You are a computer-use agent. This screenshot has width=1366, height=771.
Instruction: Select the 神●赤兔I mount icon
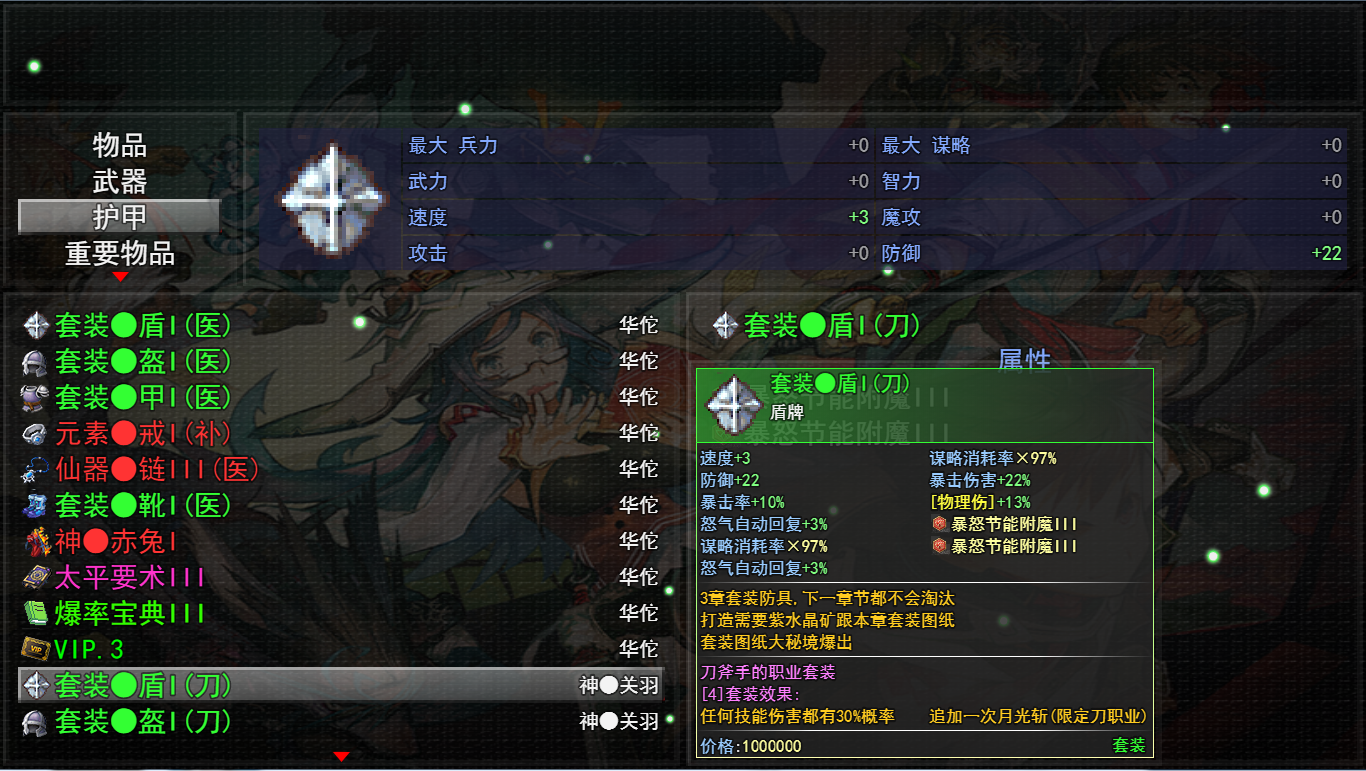click(x=35, y=542)
